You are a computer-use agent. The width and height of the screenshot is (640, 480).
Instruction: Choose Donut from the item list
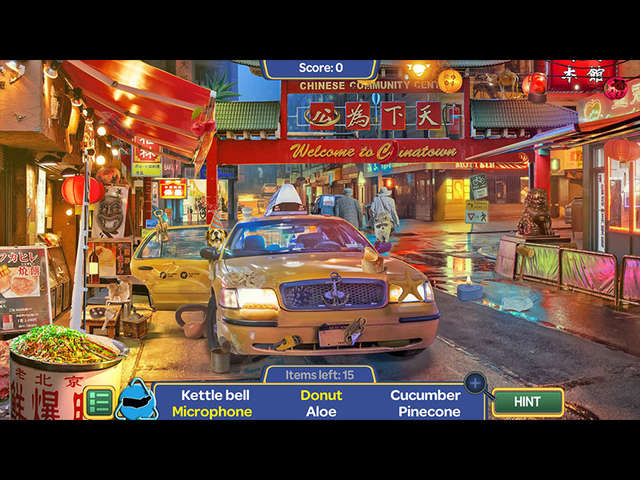point(321,395)
